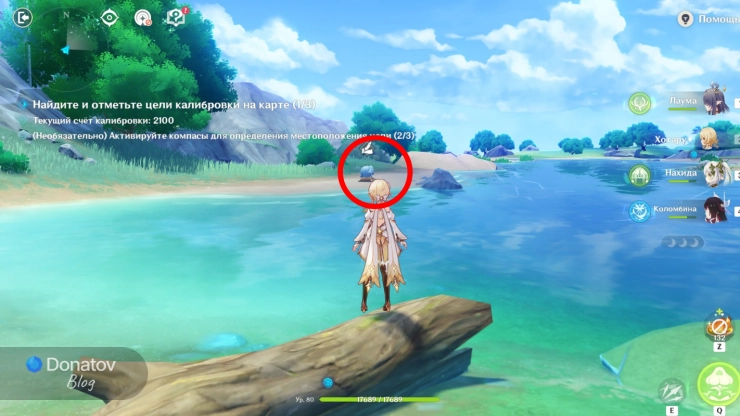Open the guide book icon with red alert
The image size is (740, 416).
click(176, 17)
